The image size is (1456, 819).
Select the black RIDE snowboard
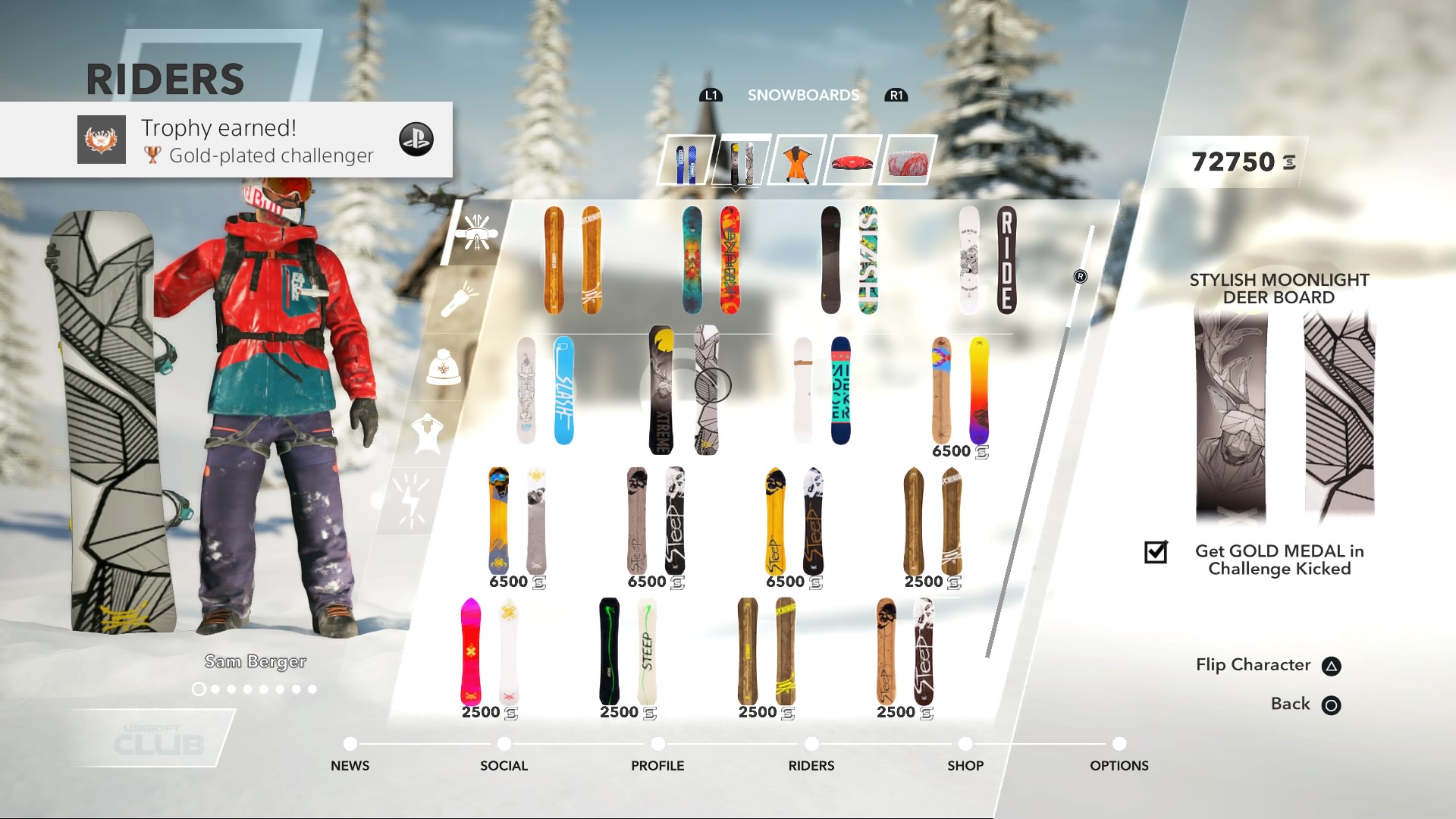988,260
